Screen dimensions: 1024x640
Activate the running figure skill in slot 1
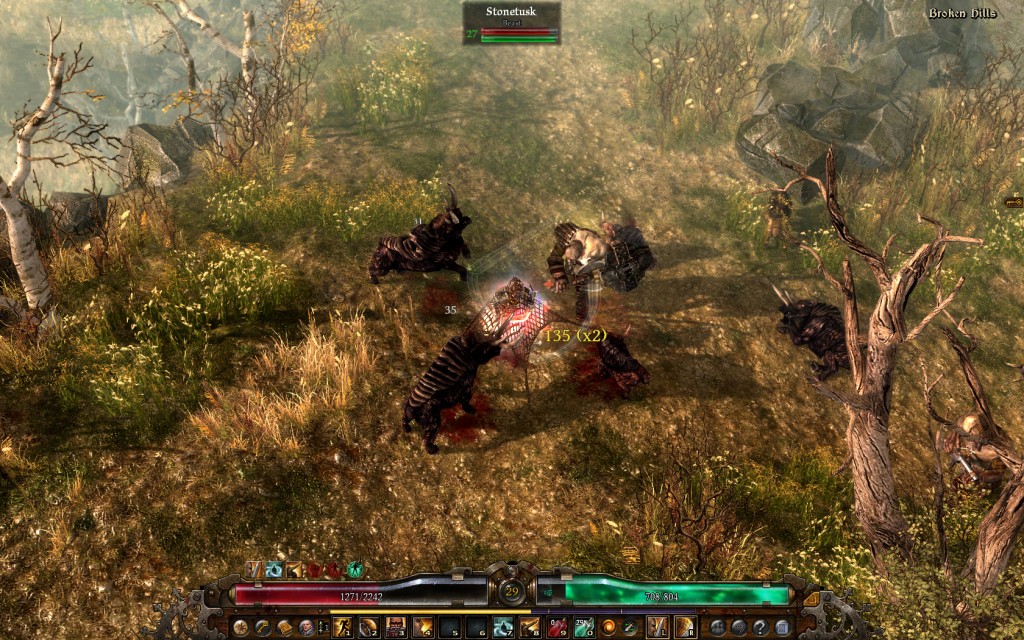point(341,627)
